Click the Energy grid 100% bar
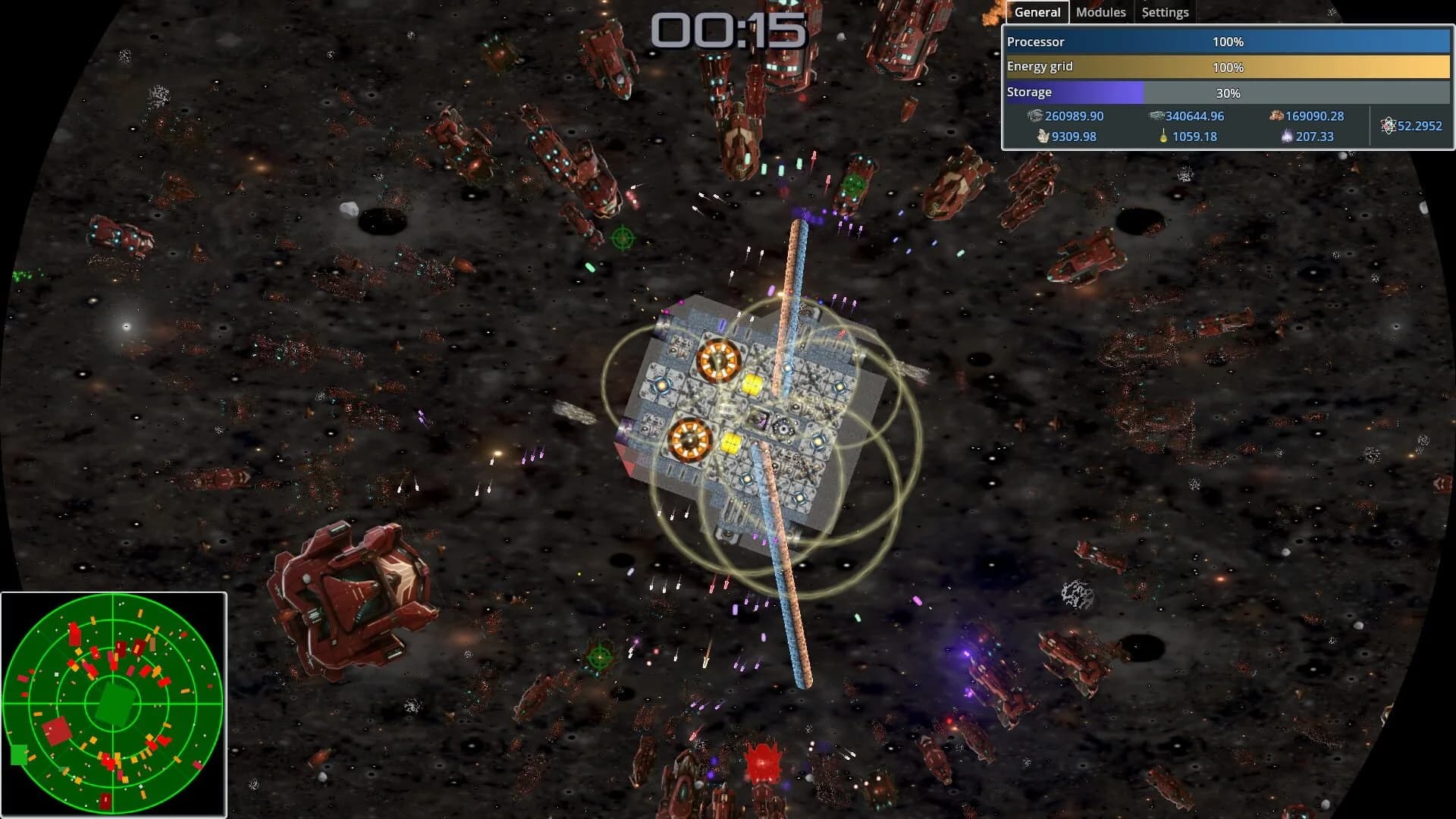 (1227, 67)
